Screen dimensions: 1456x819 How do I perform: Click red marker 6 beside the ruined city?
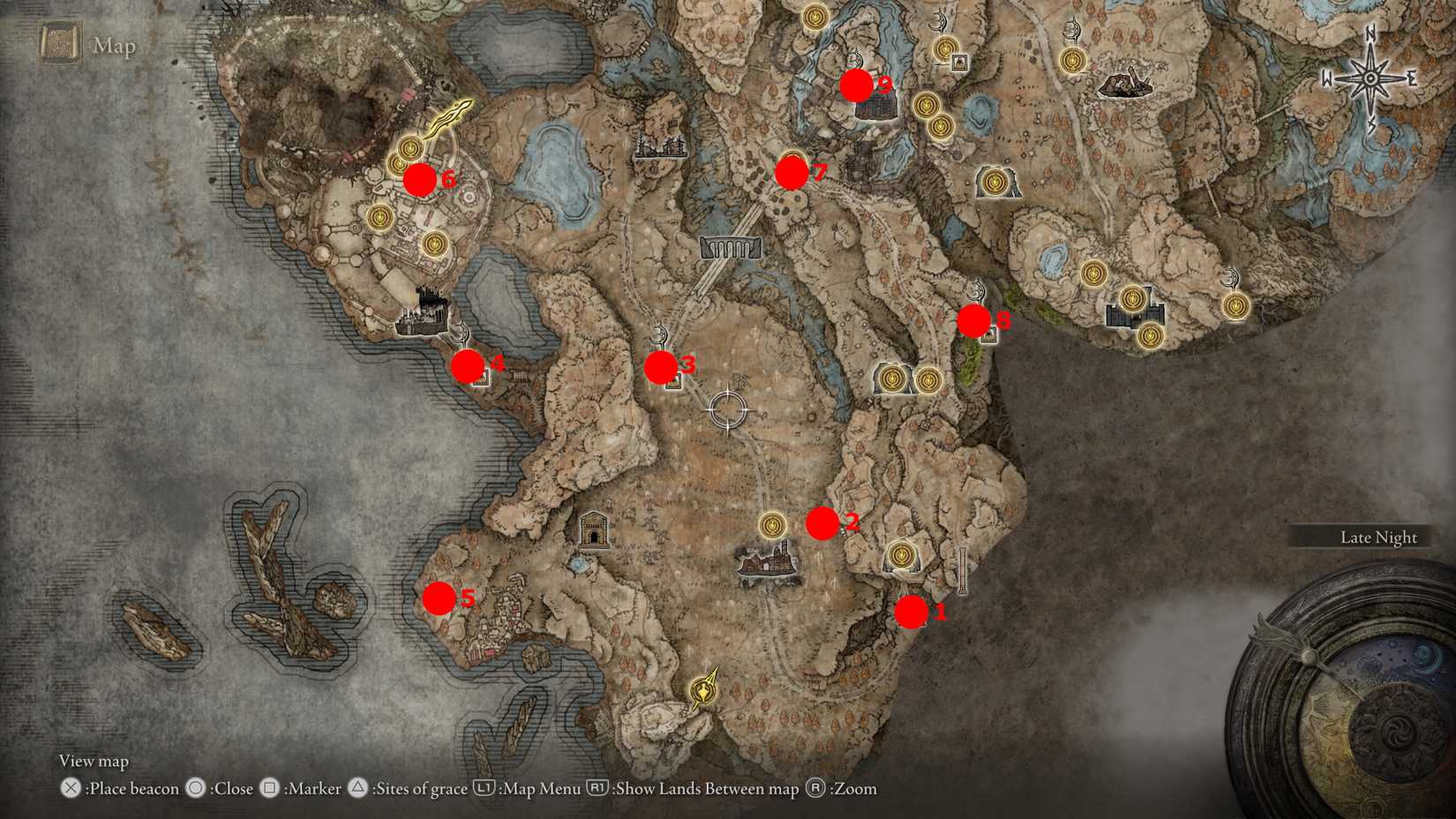pyautogui.click(x=421, y=180)
